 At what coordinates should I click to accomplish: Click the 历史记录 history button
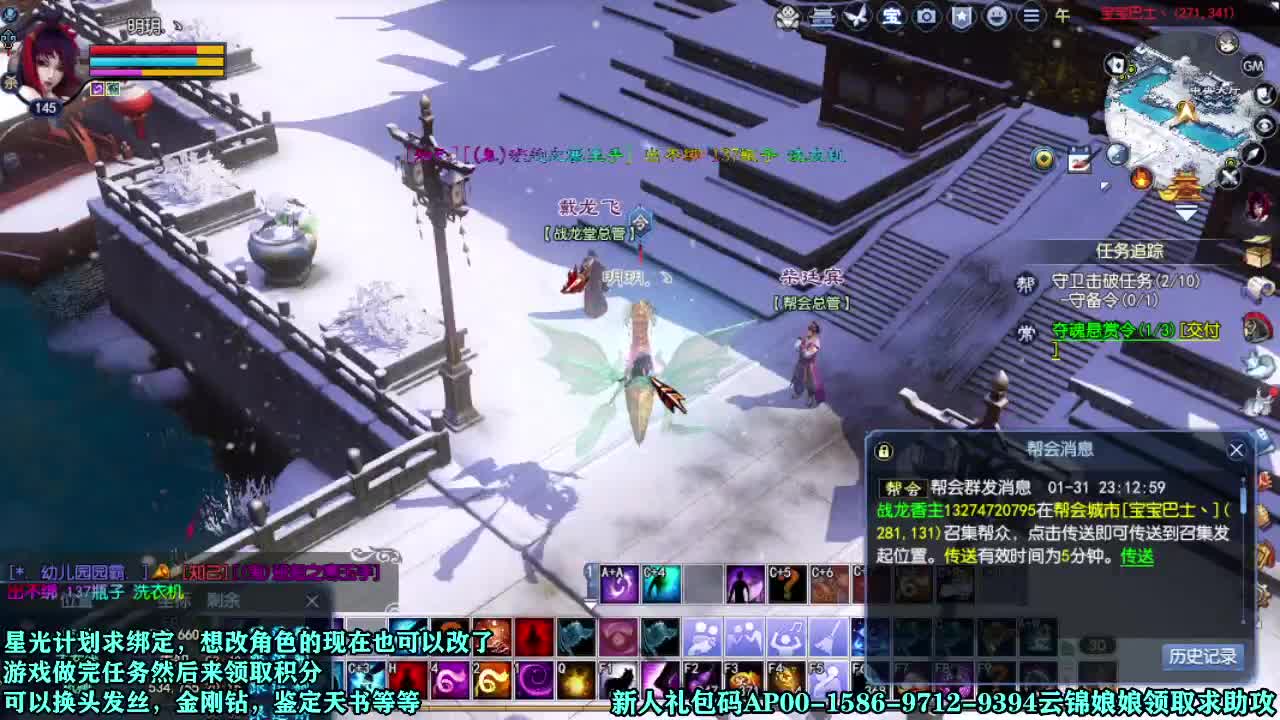point(1204,656)
